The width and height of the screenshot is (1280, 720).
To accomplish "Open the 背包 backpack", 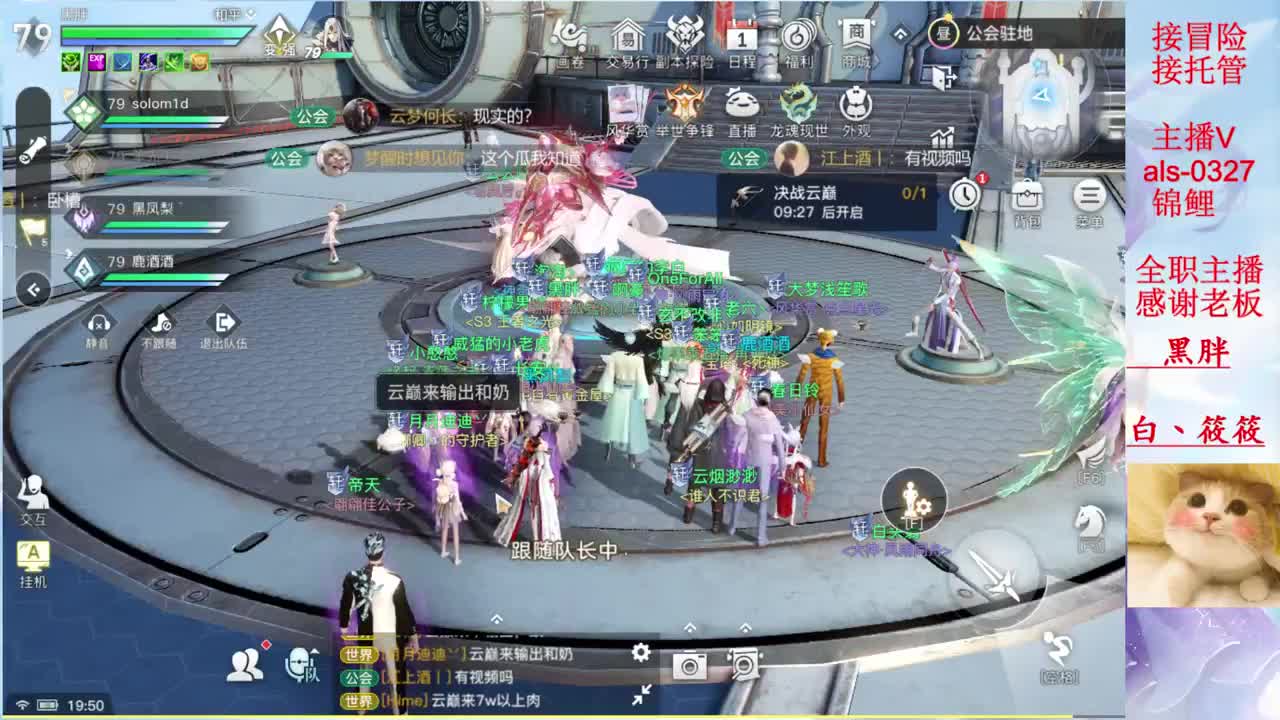I will (x=1027, y=196).
